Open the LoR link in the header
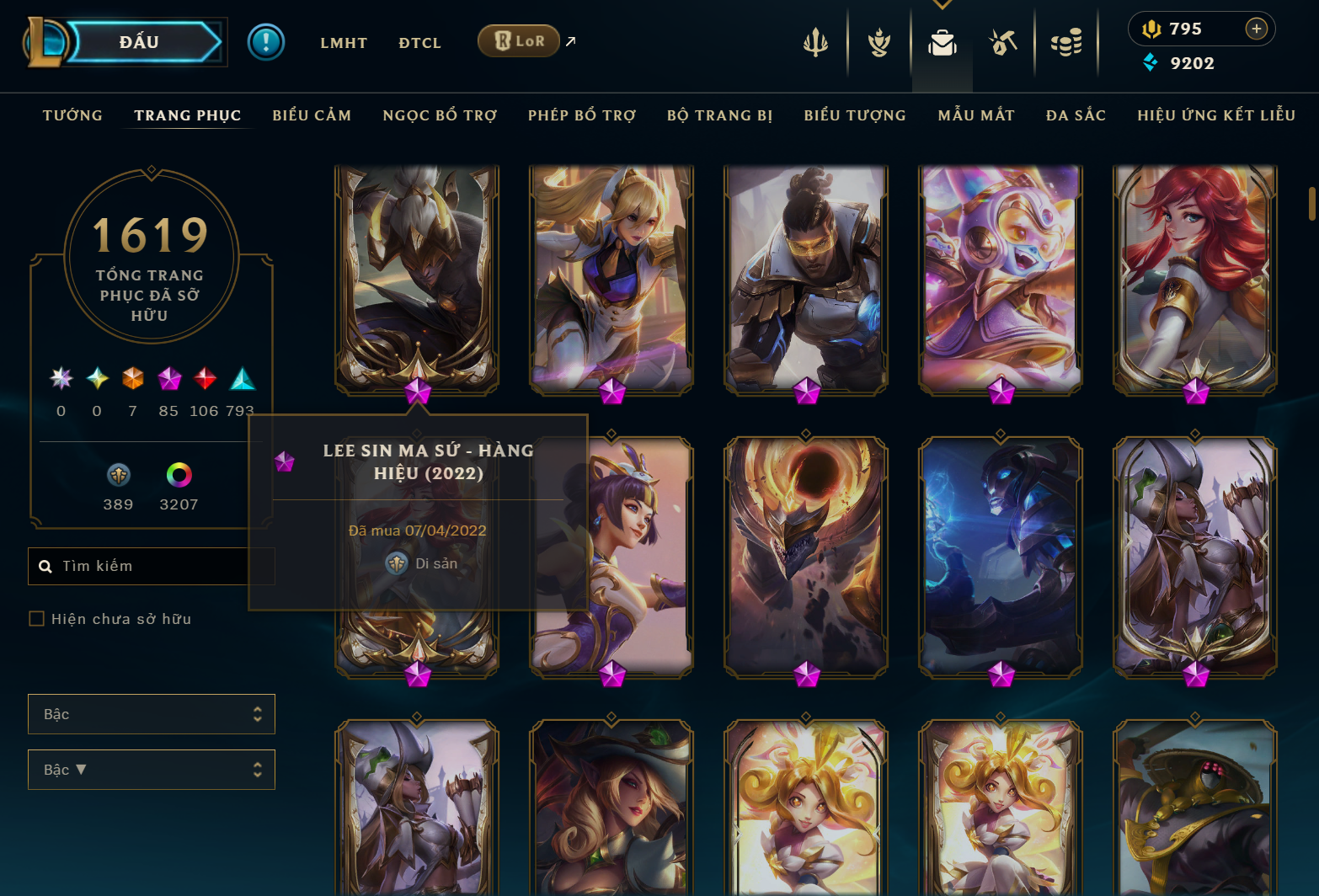The height and width of the screenshot is (896, 1319). pos(518,40)
